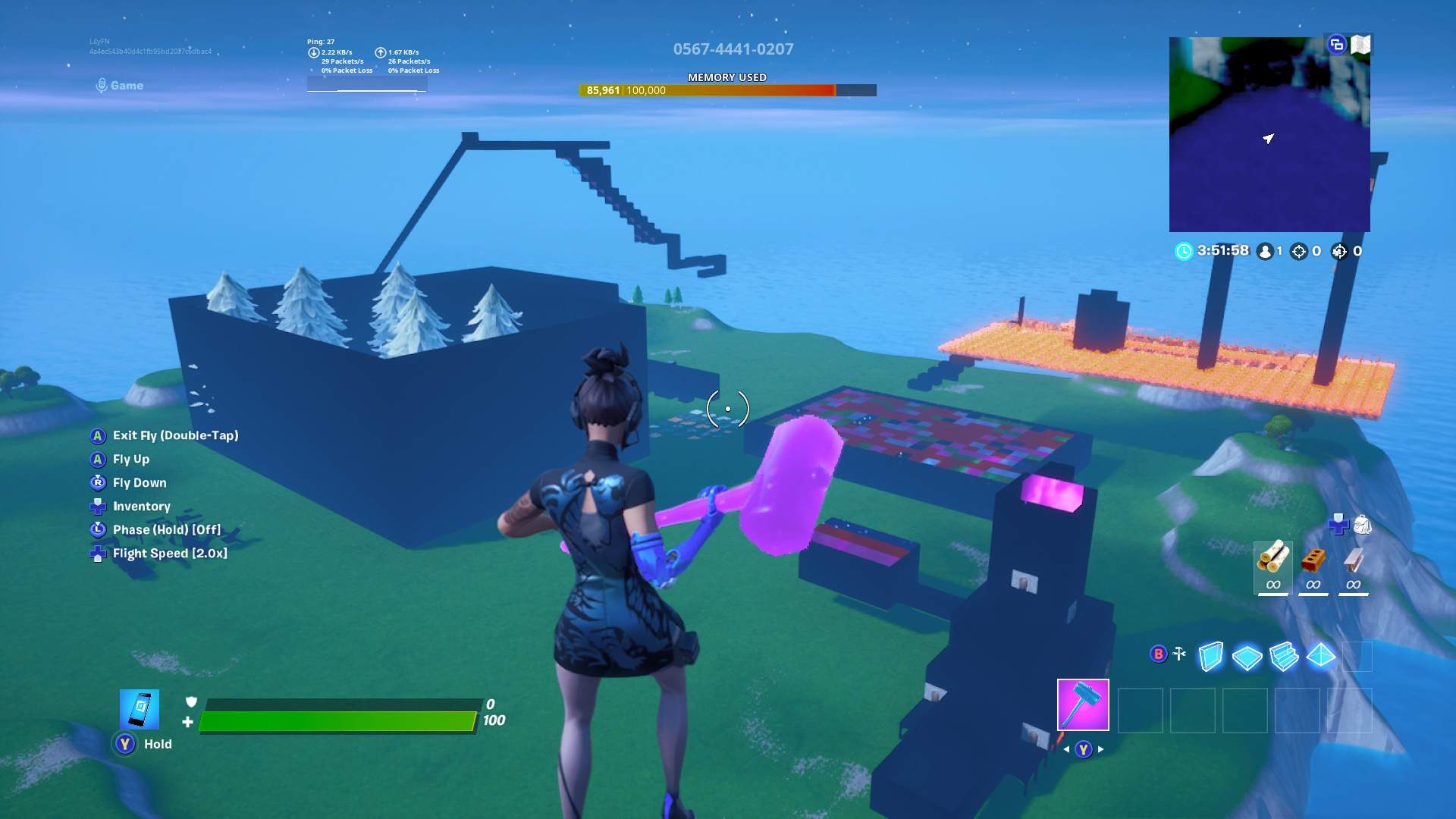Open the Inventory
The height and width of the screenshot is (819, 1456).
140,506
